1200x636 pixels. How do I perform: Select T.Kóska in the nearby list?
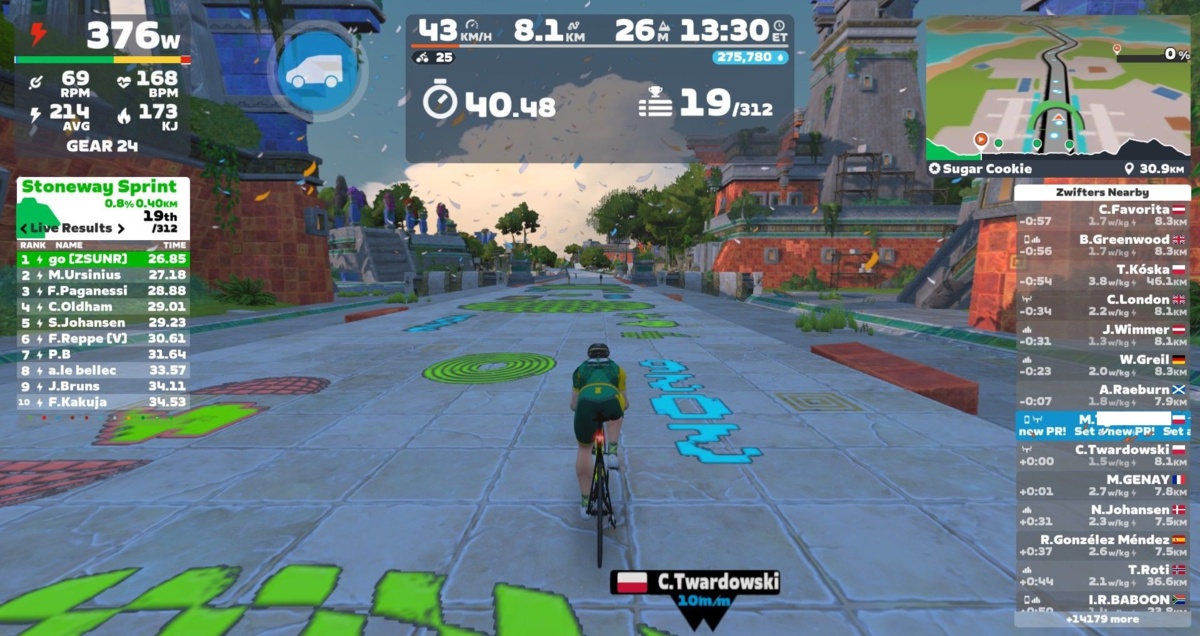click(x=1102, y=275)
